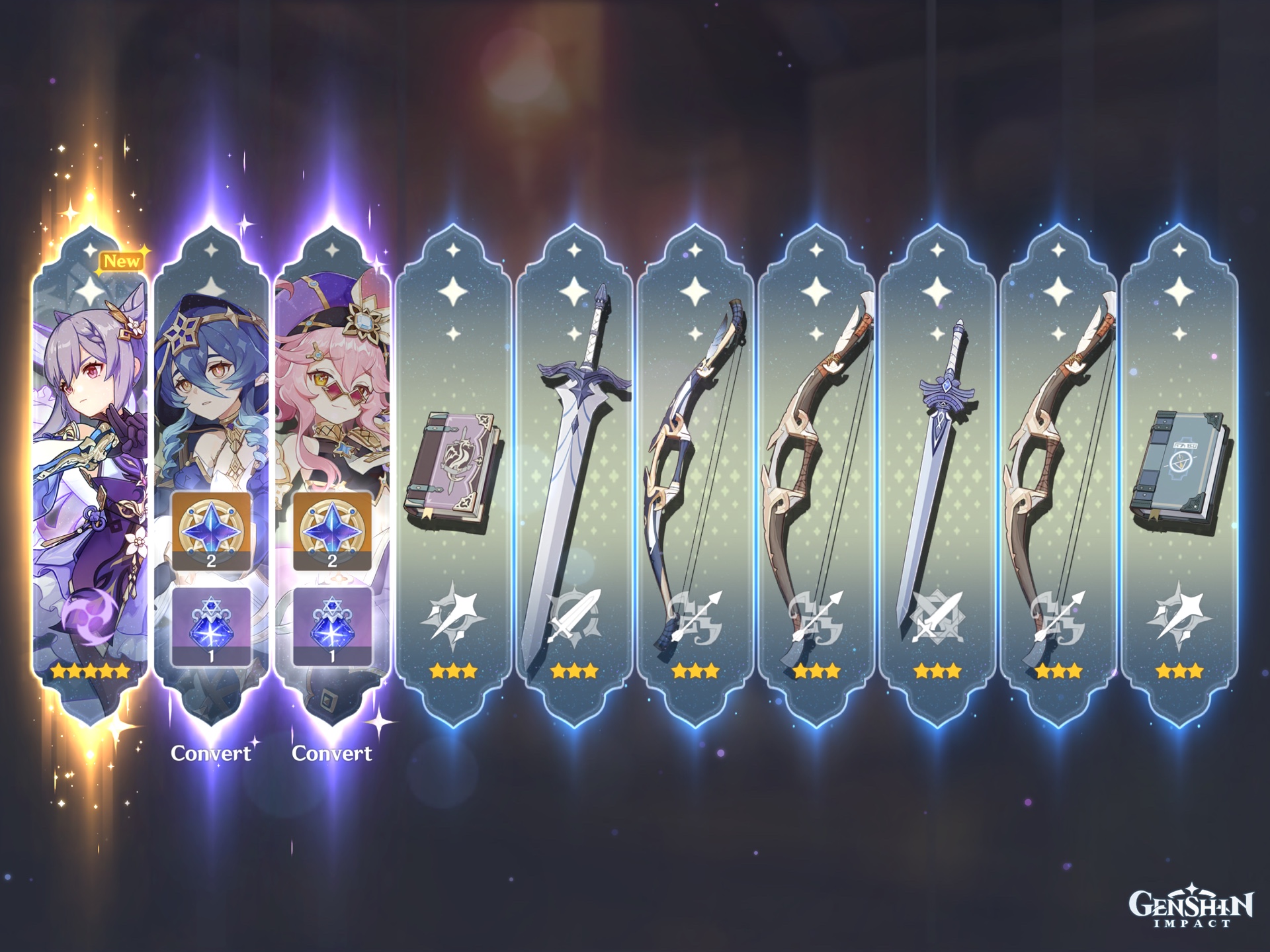Select Keqing's five-star character card
The width and height of the screenshot is (1270, 952).
pyautogui.click(x=89, y=463)
